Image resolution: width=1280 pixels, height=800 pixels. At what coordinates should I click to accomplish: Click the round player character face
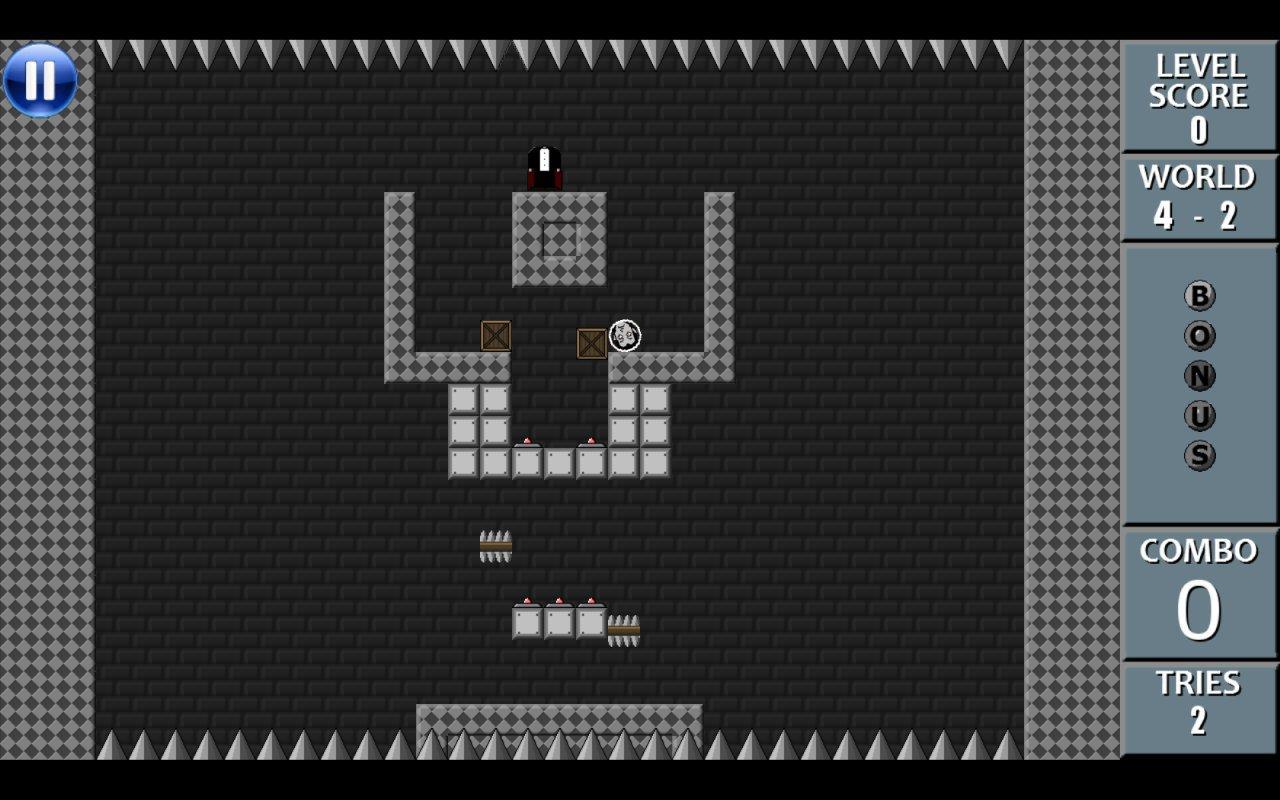click(x=625, y=335)
